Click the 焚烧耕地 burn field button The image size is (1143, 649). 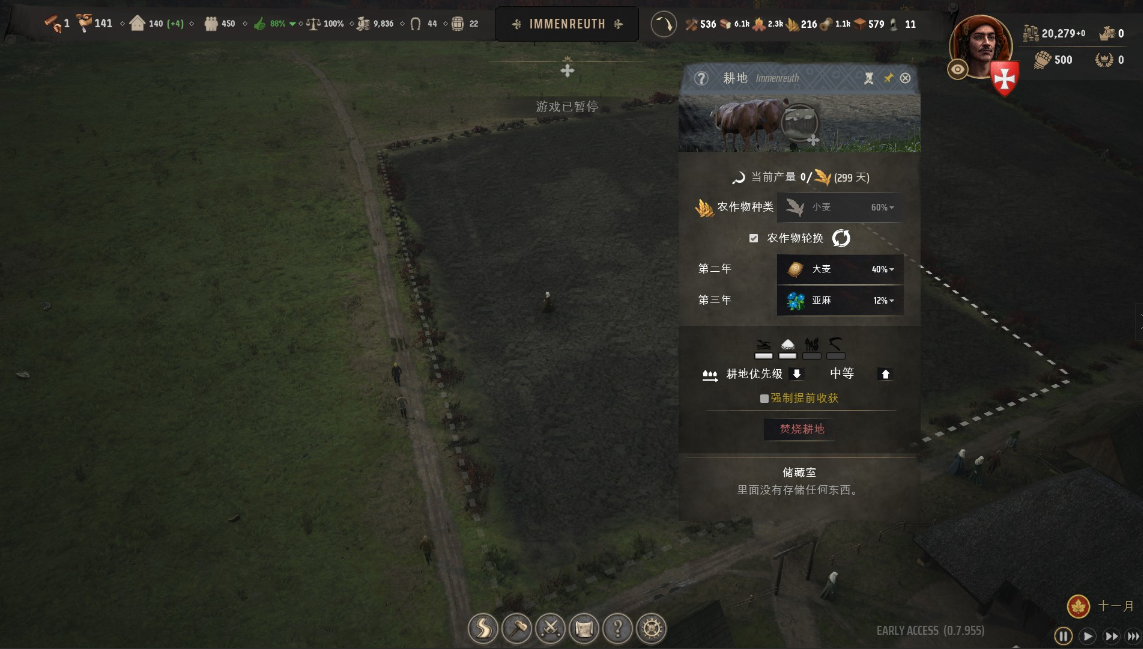(802, 429)
